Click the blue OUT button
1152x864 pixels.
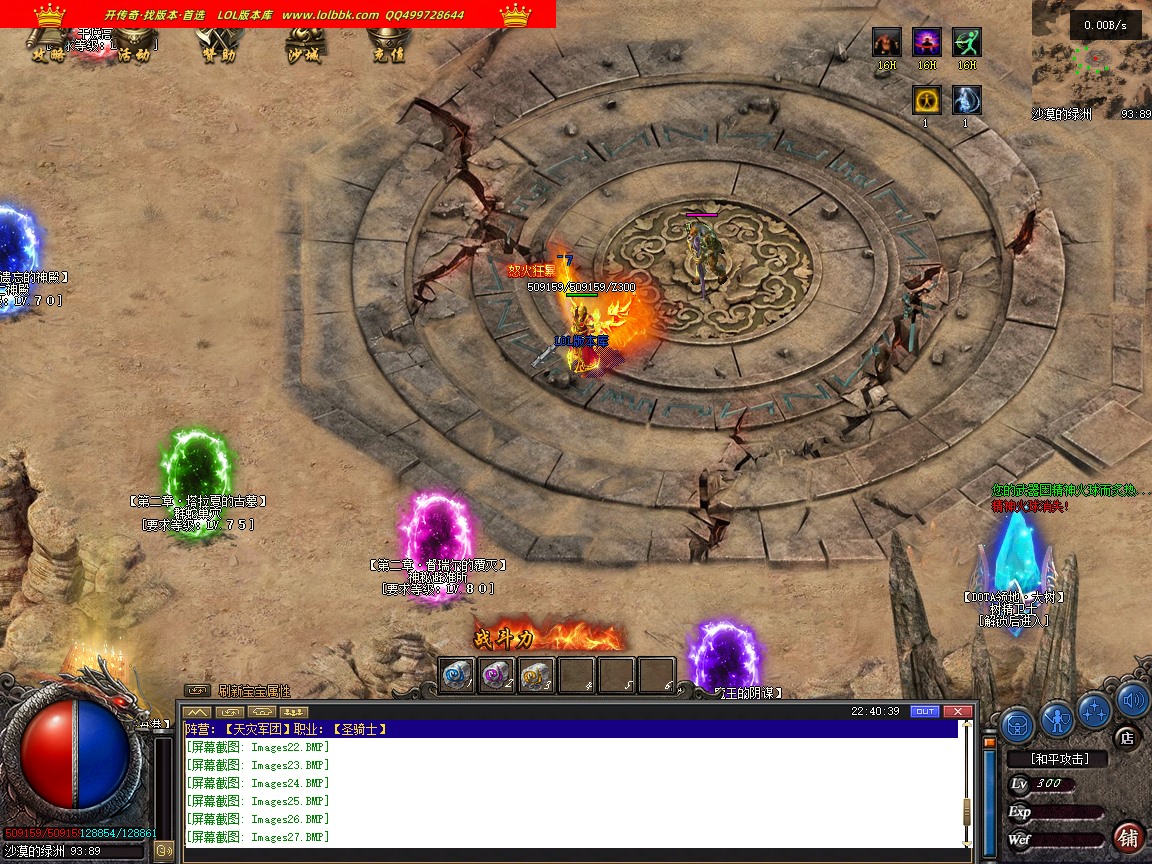[925, 711]
